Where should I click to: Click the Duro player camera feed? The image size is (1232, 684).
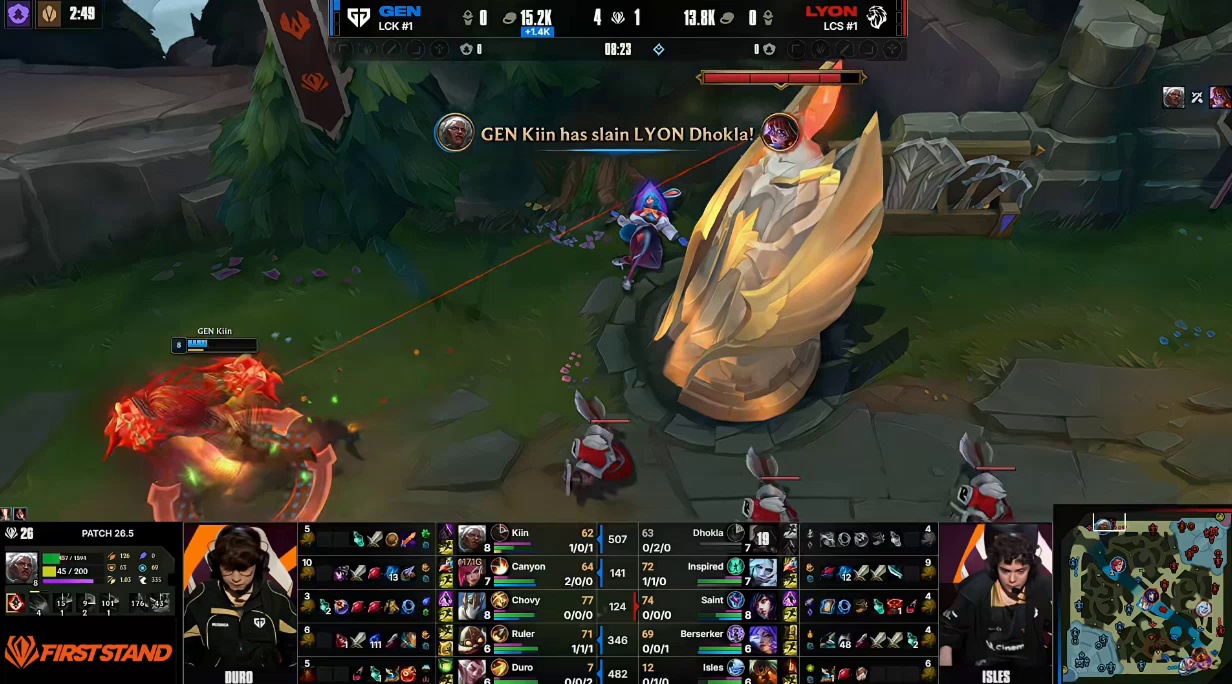click(x=240, y=600)
